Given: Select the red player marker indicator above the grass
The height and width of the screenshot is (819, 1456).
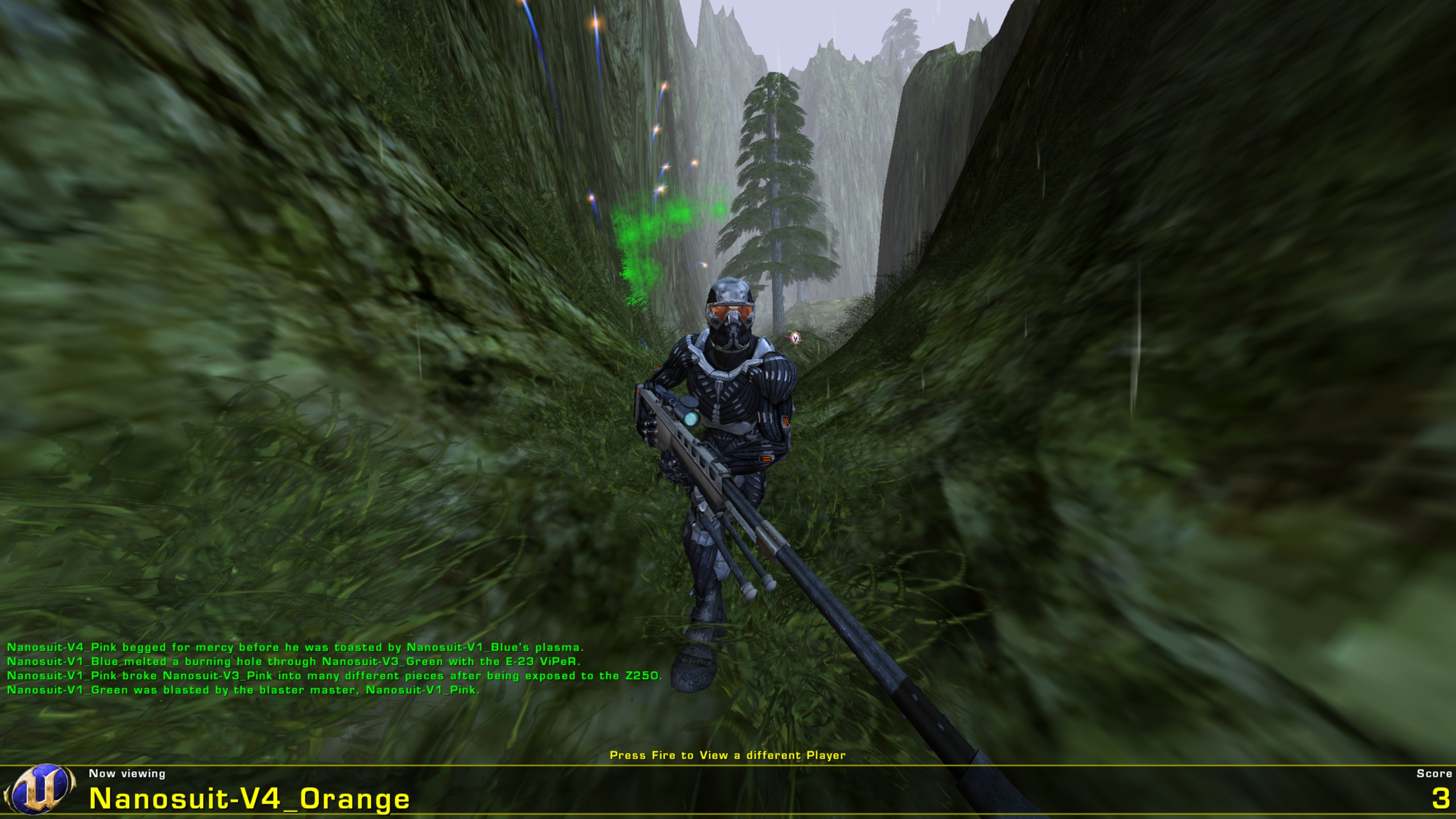Looking at the screenshot, I should [x=795, y=337].
